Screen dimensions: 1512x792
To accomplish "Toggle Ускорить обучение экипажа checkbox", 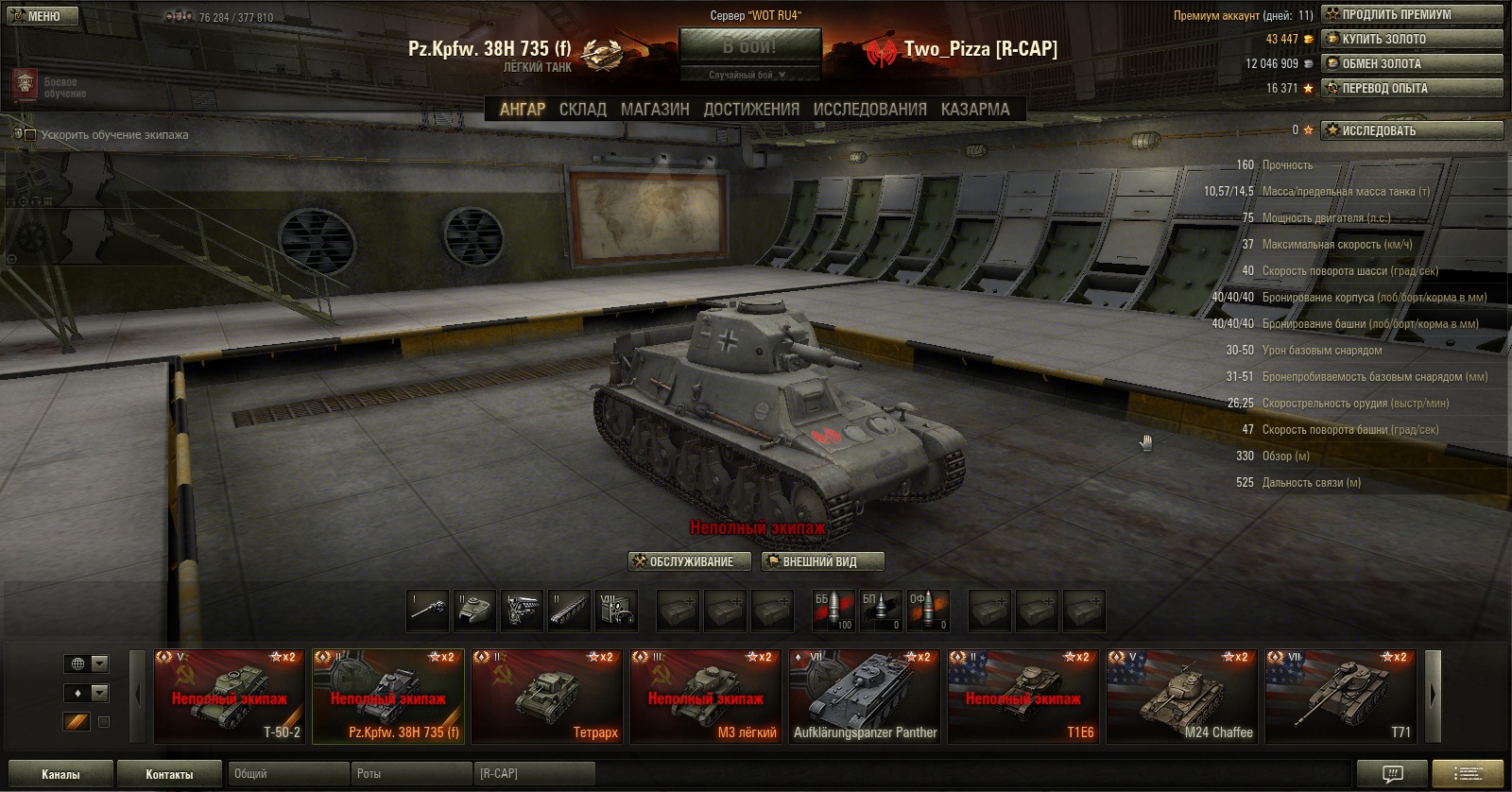I will point(30,135).
